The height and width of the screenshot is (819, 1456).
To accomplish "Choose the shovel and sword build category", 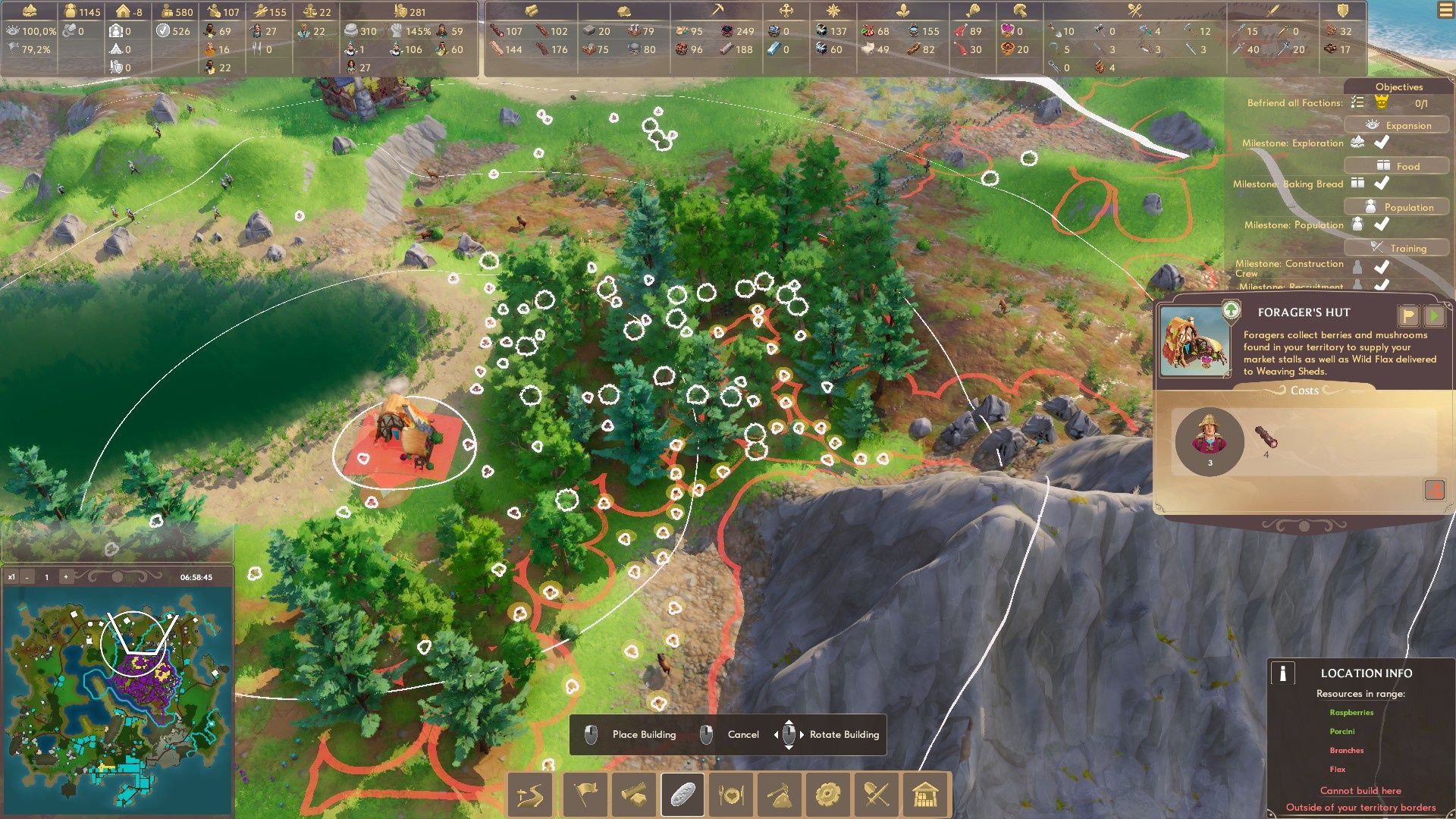I will point(877,795).
